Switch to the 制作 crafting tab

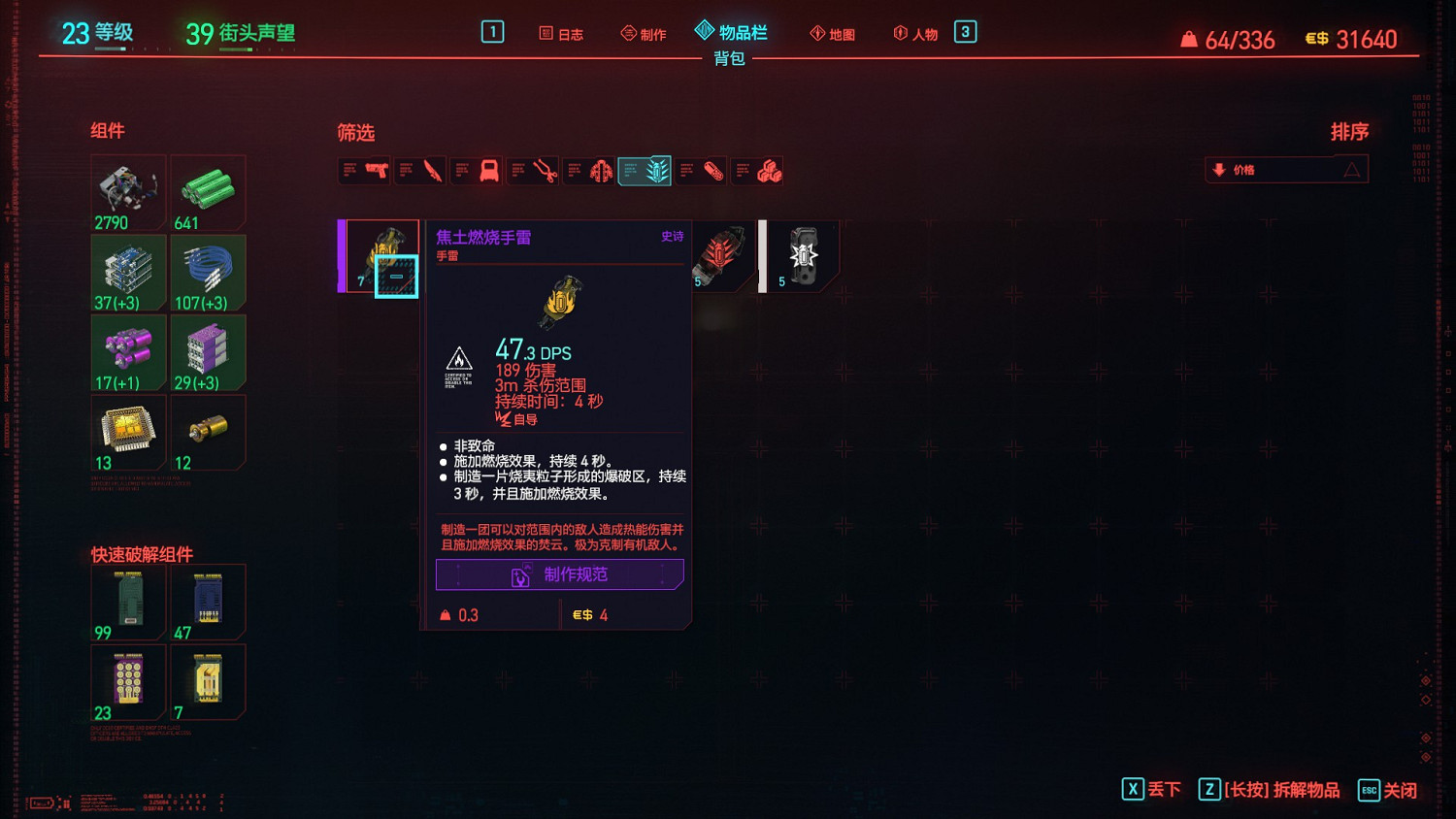(x=644, y=32)
